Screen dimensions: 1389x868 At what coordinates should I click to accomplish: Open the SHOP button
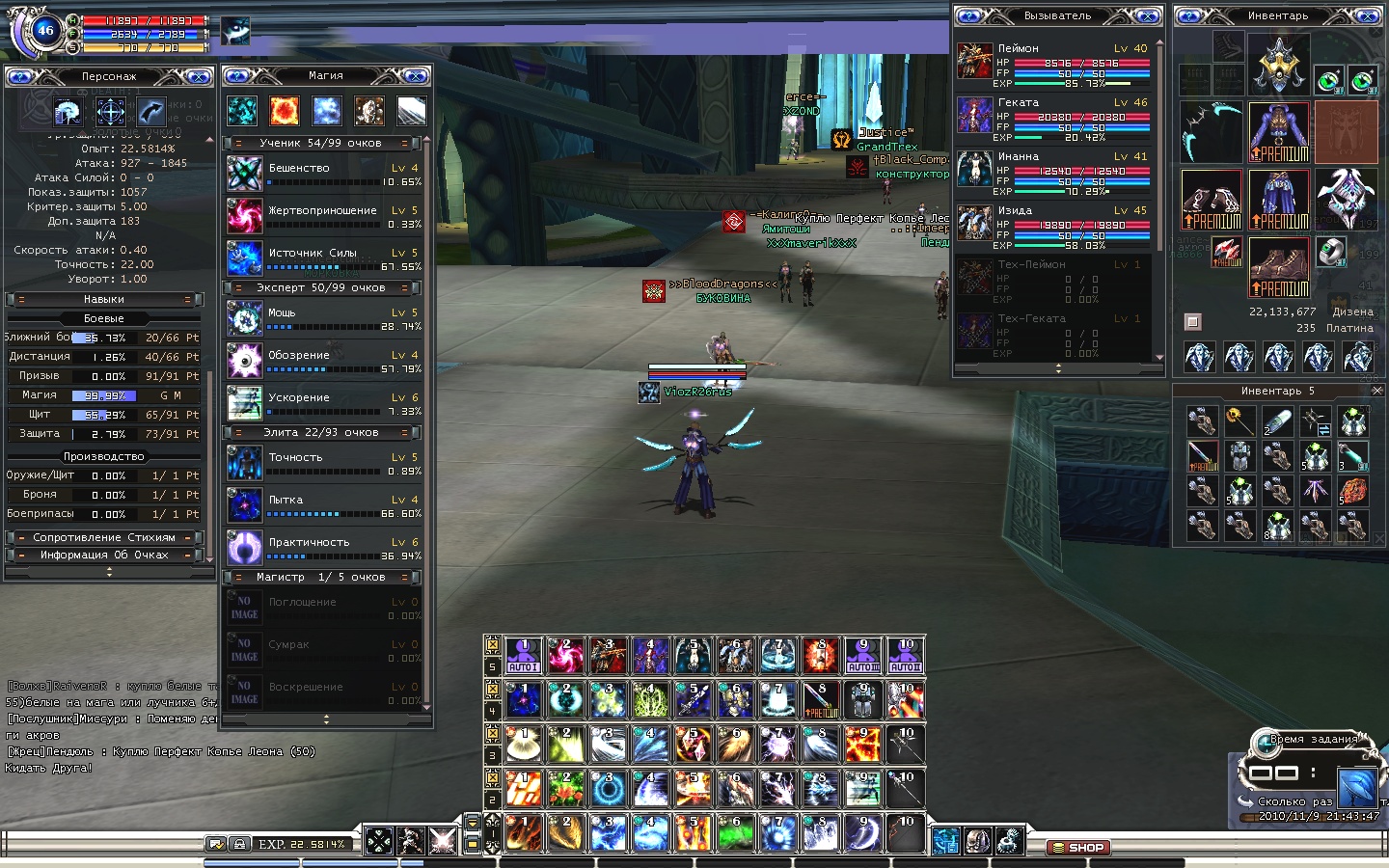click(x=1078, y=848)
